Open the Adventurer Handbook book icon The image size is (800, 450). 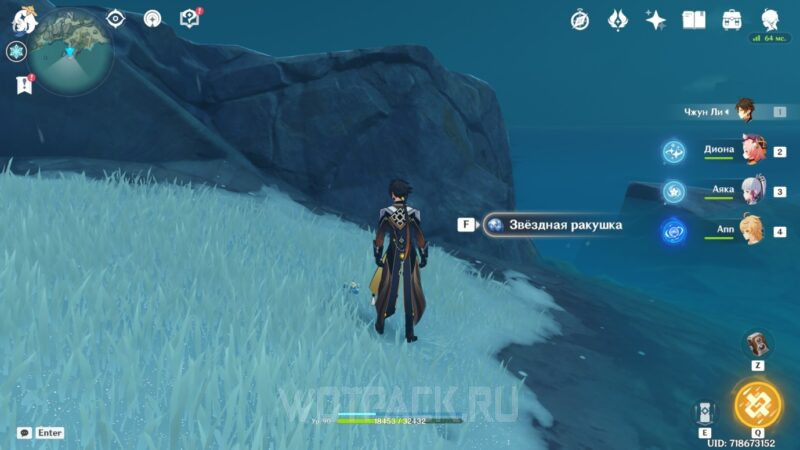(x=693, y=19)
